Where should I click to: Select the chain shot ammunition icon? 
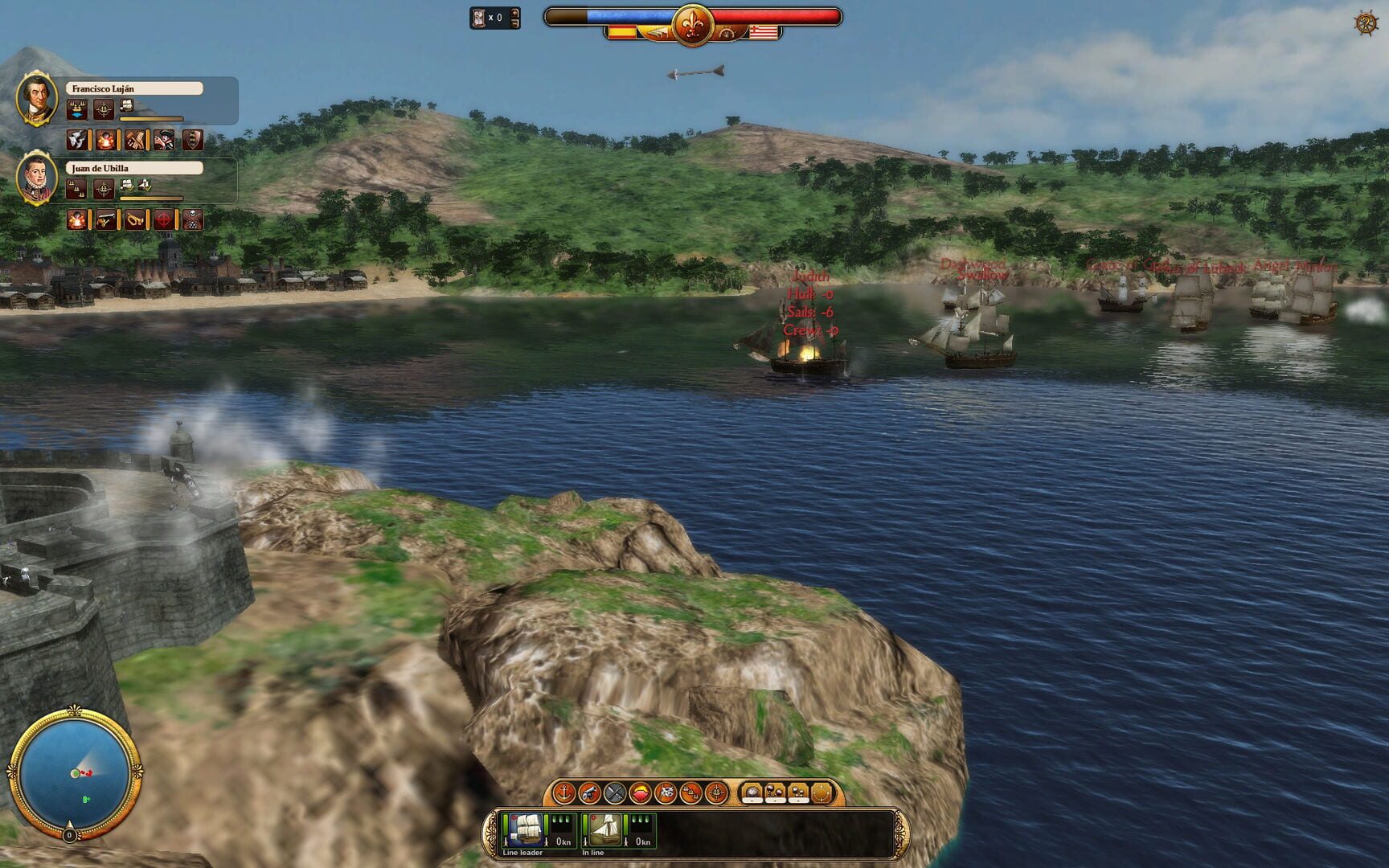(774, 790)
